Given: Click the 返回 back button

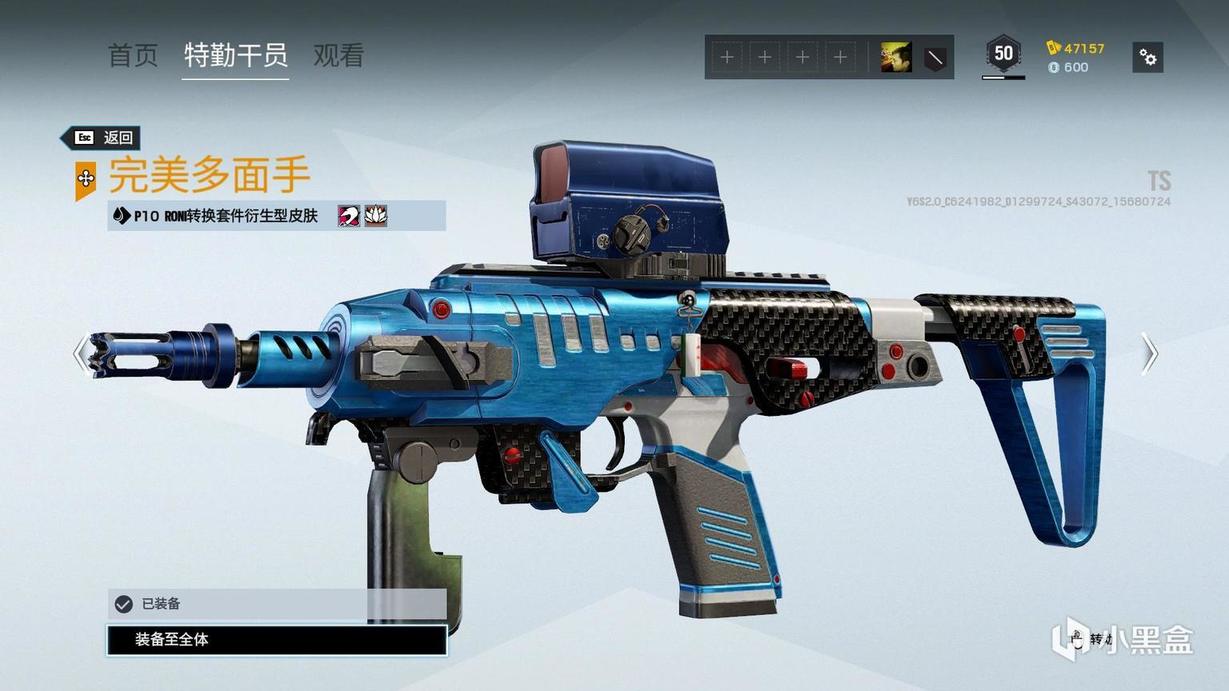Looking at the screenshot, I should tap(100, 138).
